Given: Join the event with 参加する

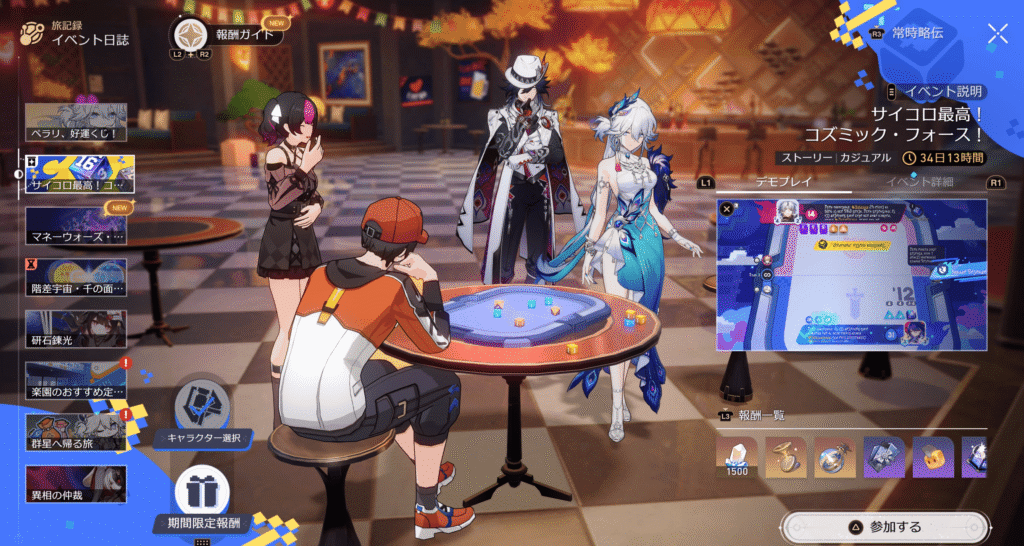Looking at the screenshot, I should [x=886, y=526].
